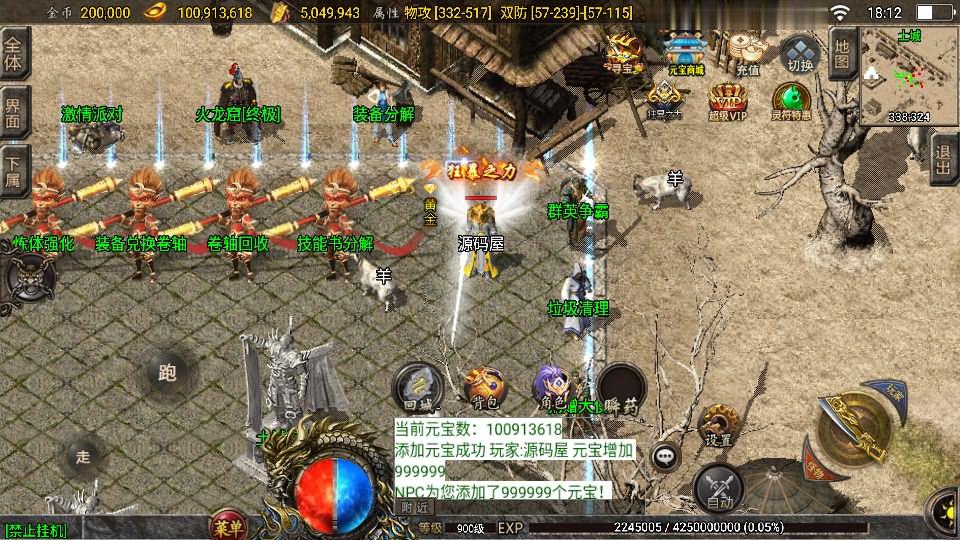Tap the 跑 run button
Screen dimensions: 960x540
(167, 373)
